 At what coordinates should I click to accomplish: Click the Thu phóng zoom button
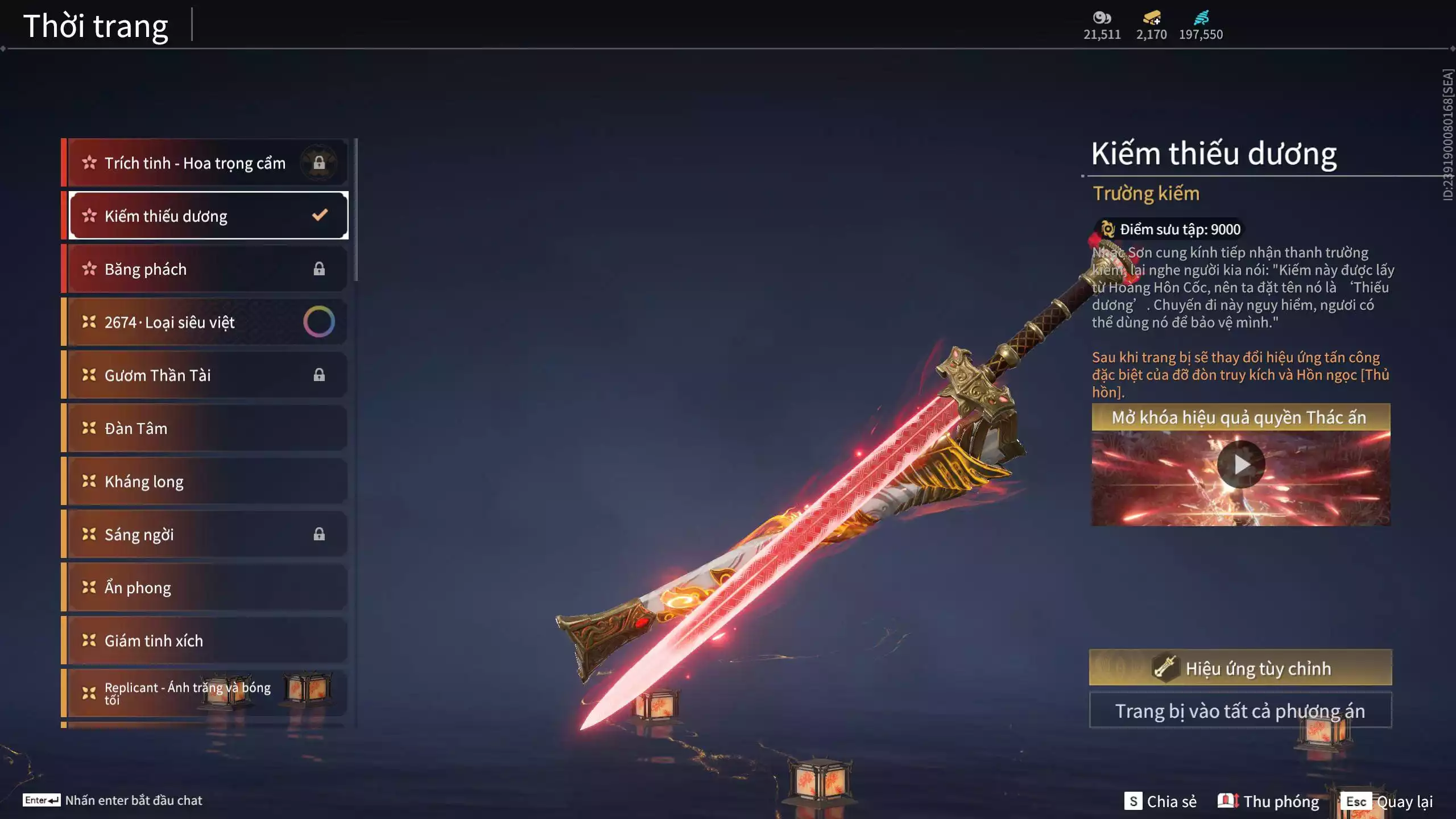coord(1268,801)
